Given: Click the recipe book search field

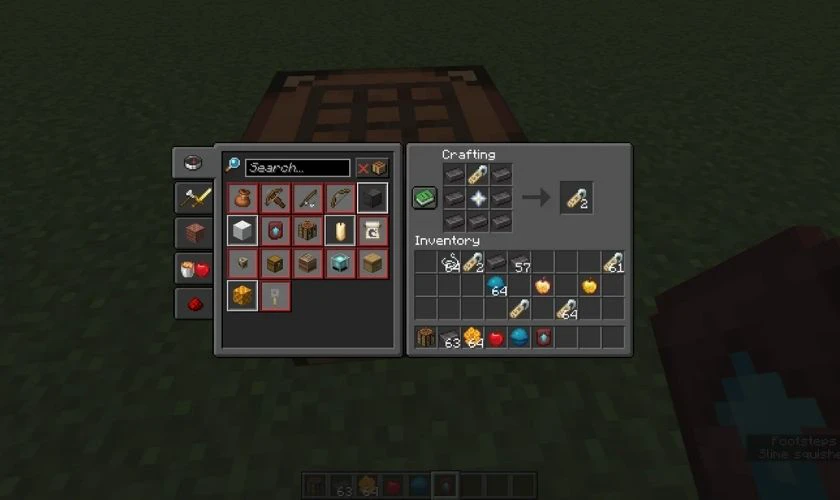Looking at the screenshot, I should [297, 168].
